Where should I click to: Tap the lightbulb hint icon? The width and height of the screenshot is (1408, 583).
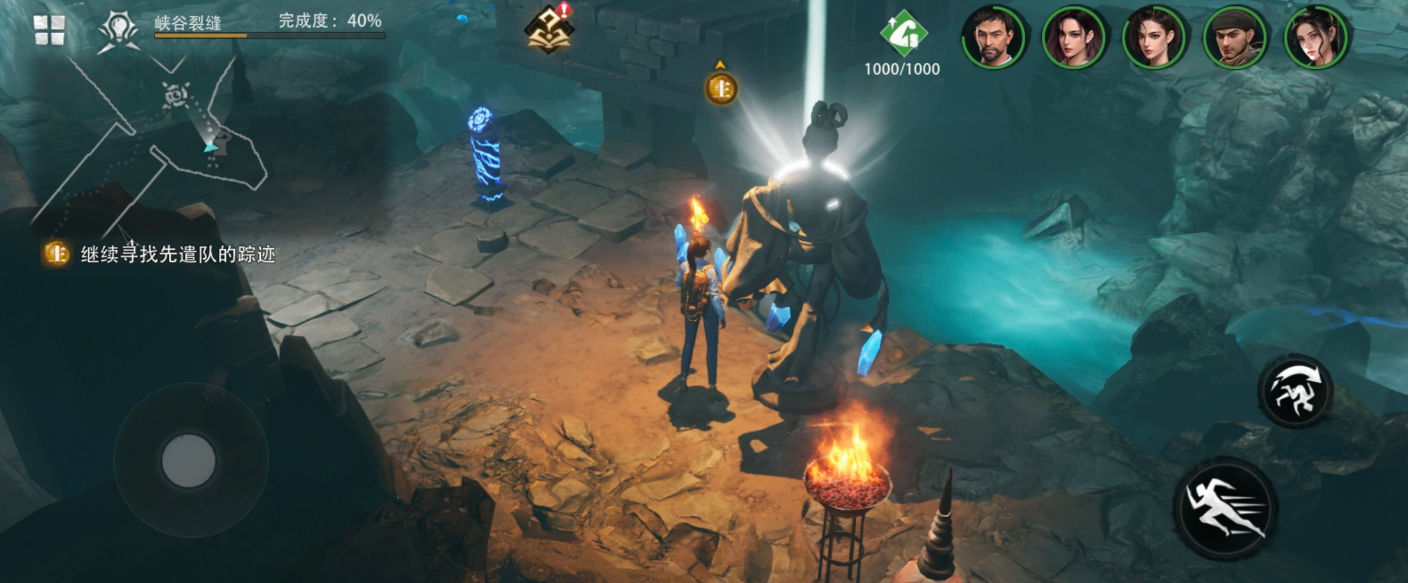118,30
